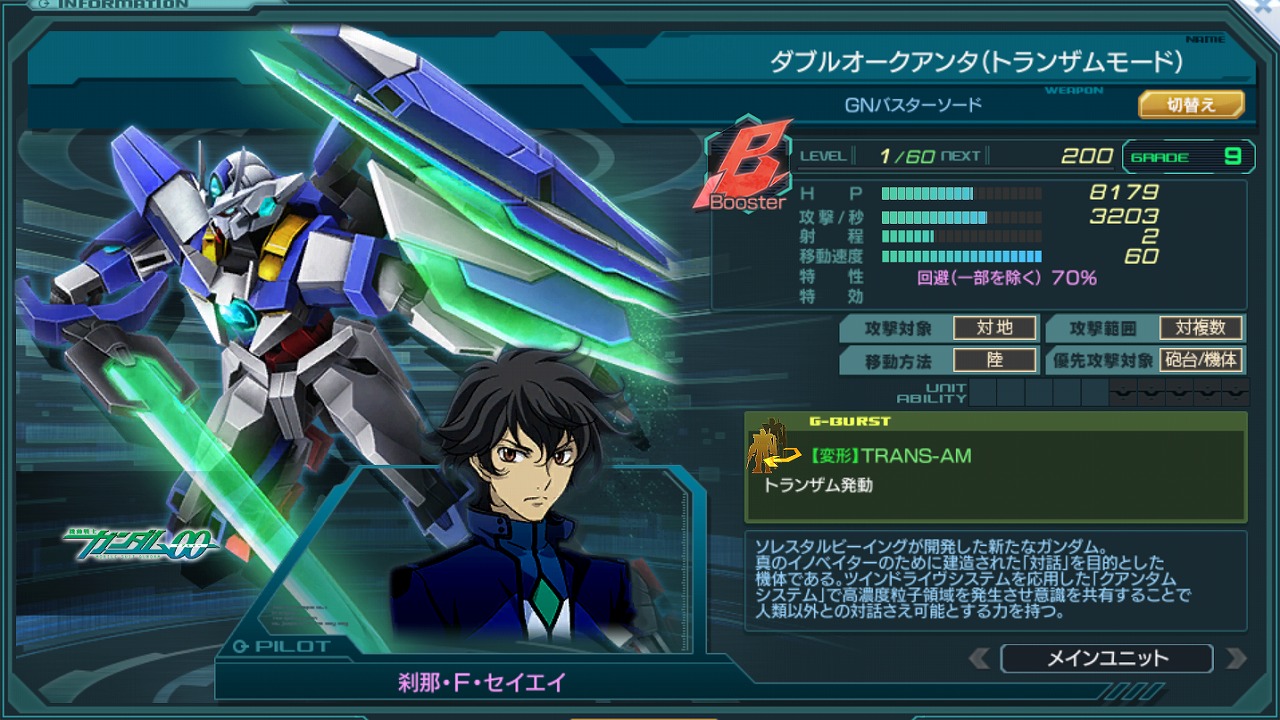Image resolution: width=1280 pixels, height=720 pixels.
Task: Show next unit with right arrow
Action: 1236,658
